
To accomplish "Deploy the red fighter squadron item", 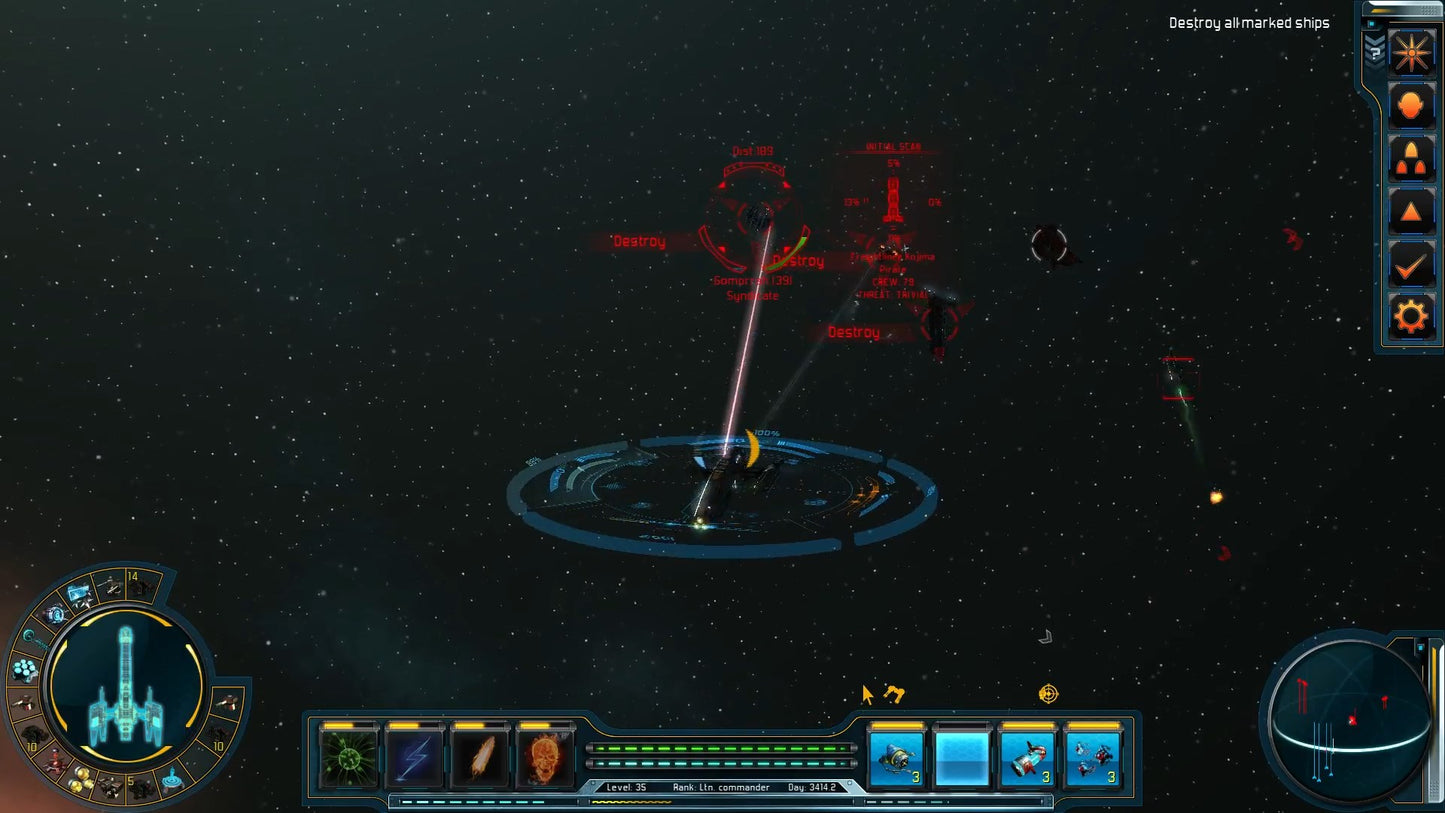I will (1092, 758).
